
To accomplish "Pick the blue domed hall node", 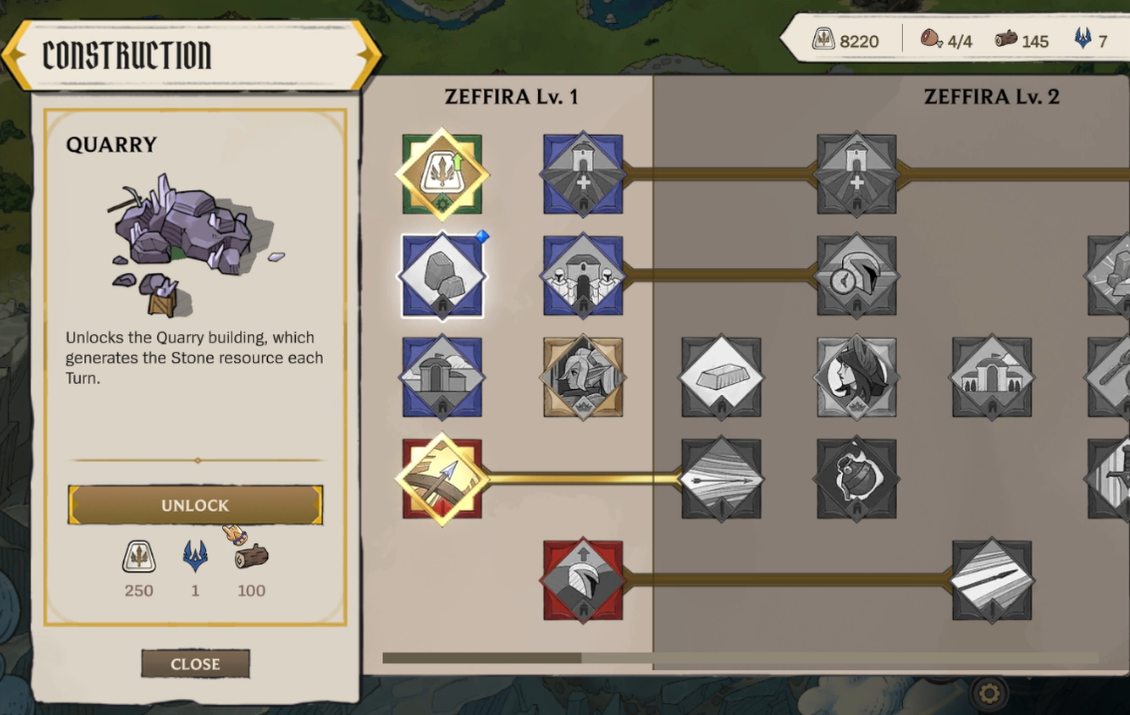I will pyautogui.click(x=442, y=377).
